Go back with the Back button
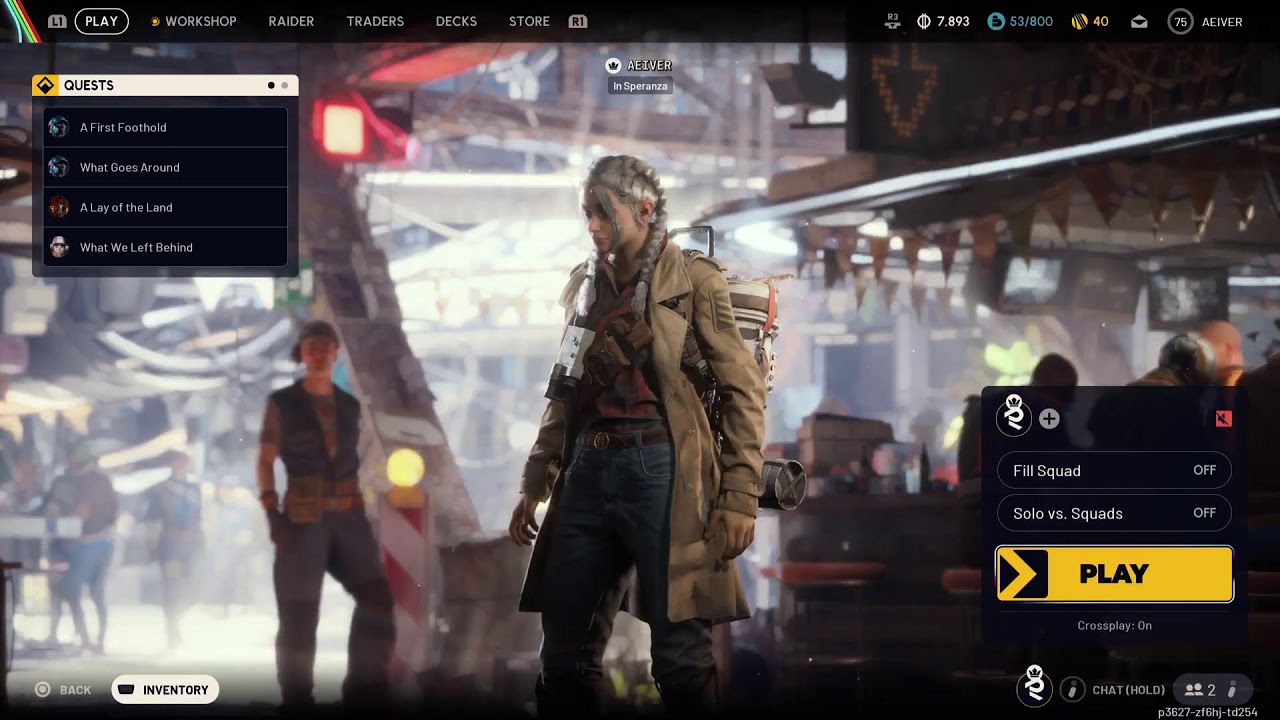Screen dimensions: 1280x720 click(x=64, y=690)
